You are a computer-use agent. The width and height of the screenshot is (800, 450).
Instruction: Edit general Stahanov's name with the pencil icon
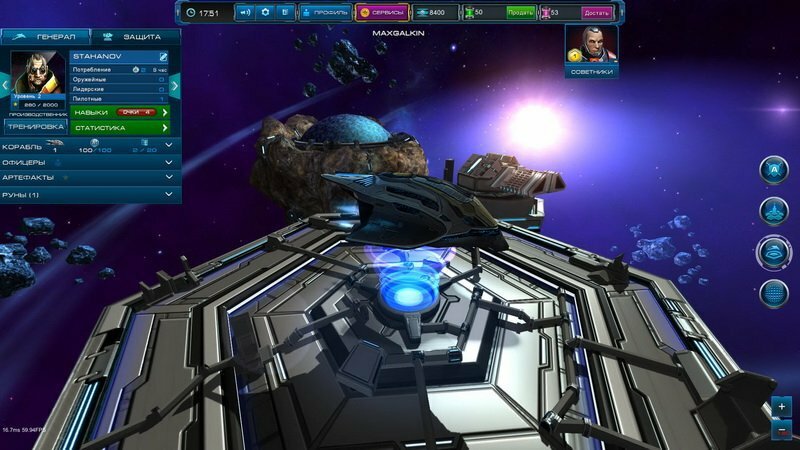(163, 58)
